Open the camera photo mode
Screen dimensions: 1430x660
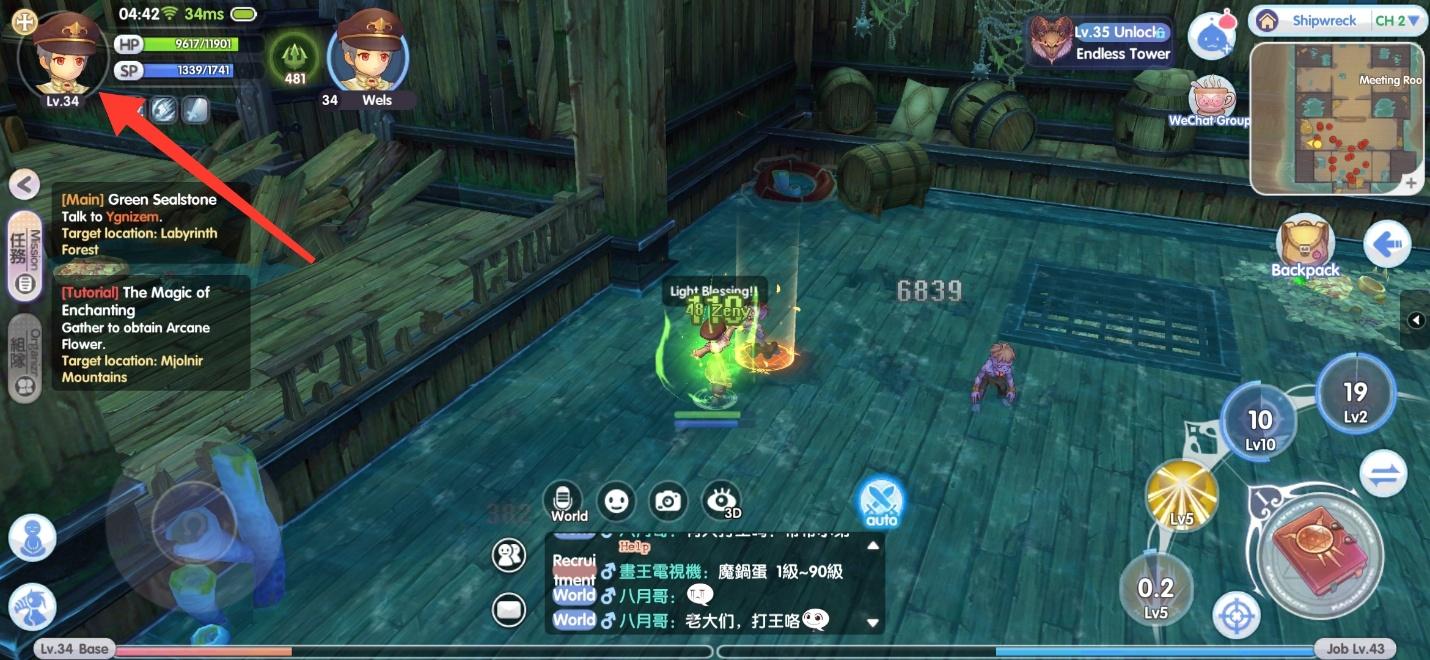(668, 501)
